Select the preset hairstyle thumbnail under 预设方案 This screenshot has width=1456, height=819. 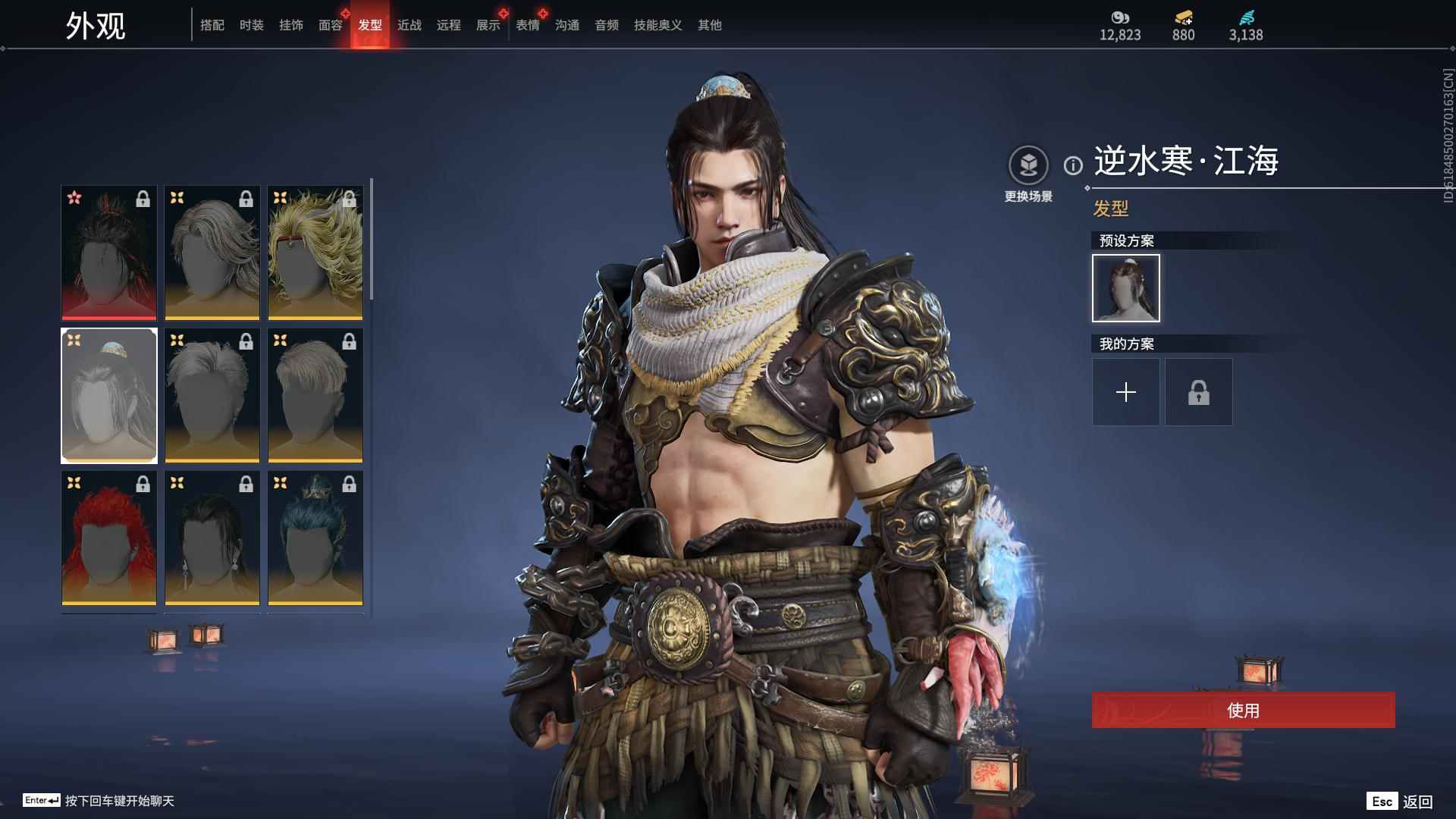1125,288
